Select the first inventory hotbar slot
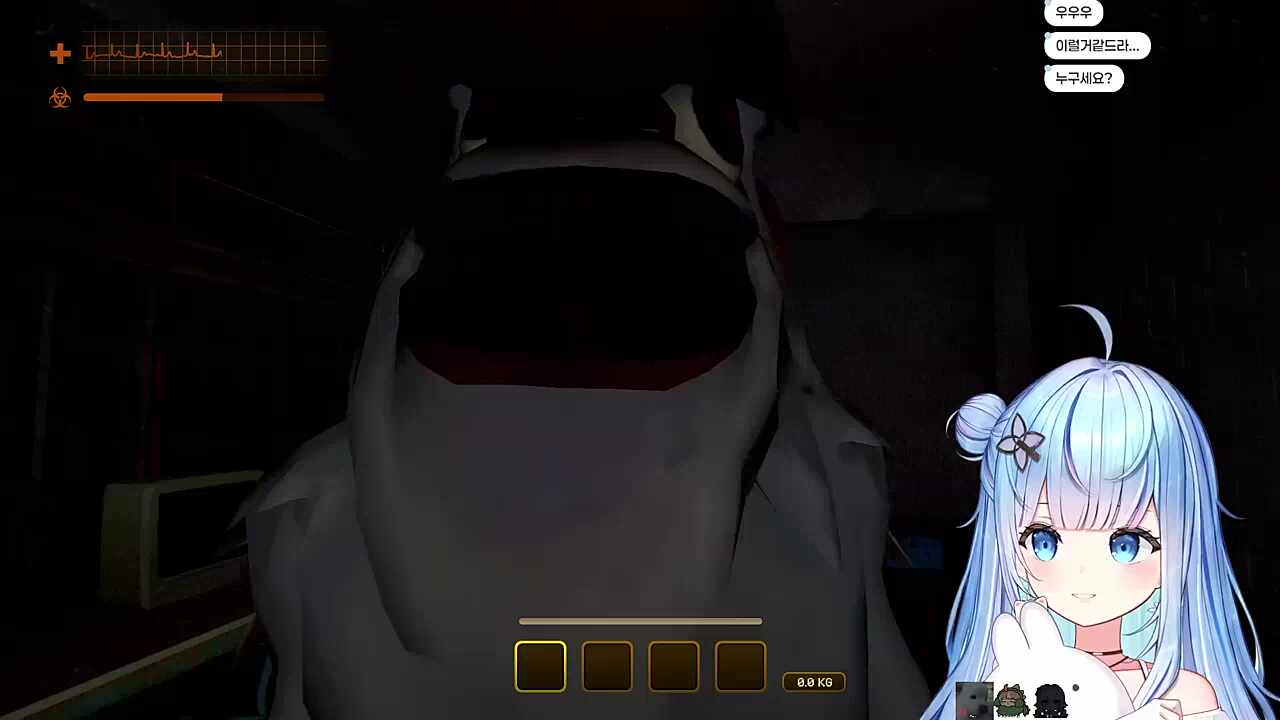The image size is (1280, 720). point(540,666)
